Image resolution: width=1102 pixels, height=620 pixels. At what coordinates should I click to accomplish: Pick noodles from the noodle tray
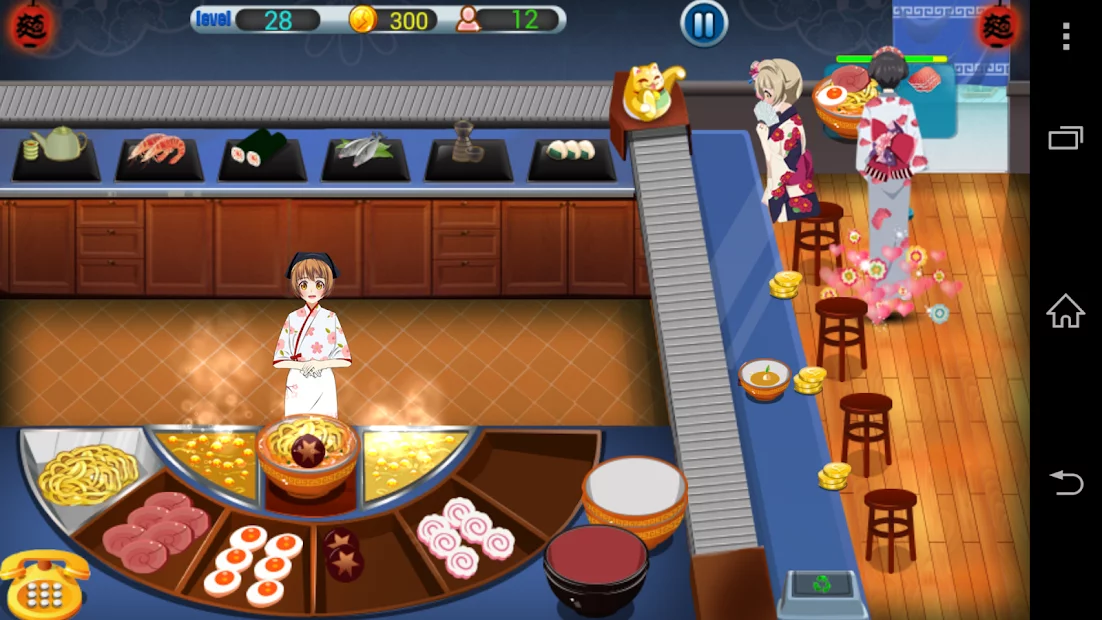point(86,470)
